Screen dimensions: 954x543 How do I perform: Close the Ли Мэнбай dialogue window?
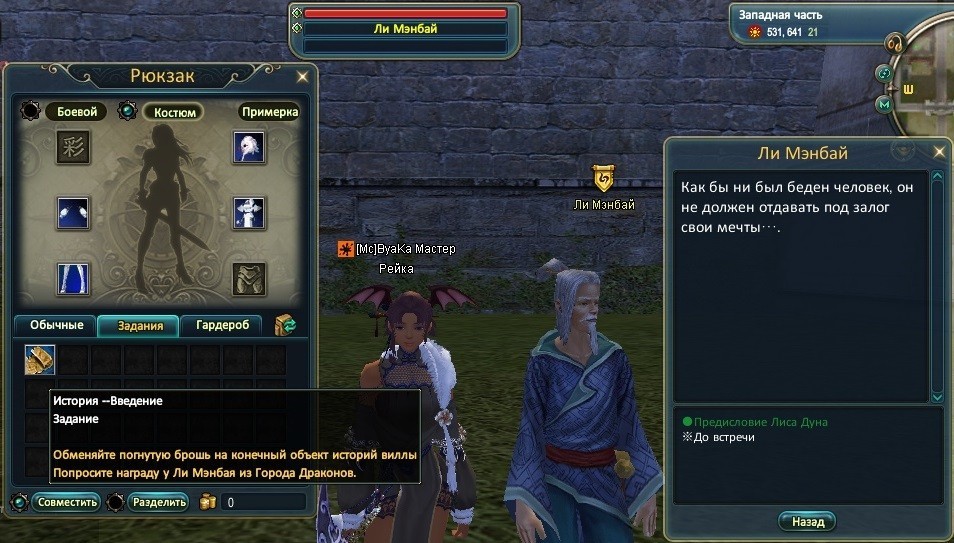pyautogui.click(x=938, y=152)
